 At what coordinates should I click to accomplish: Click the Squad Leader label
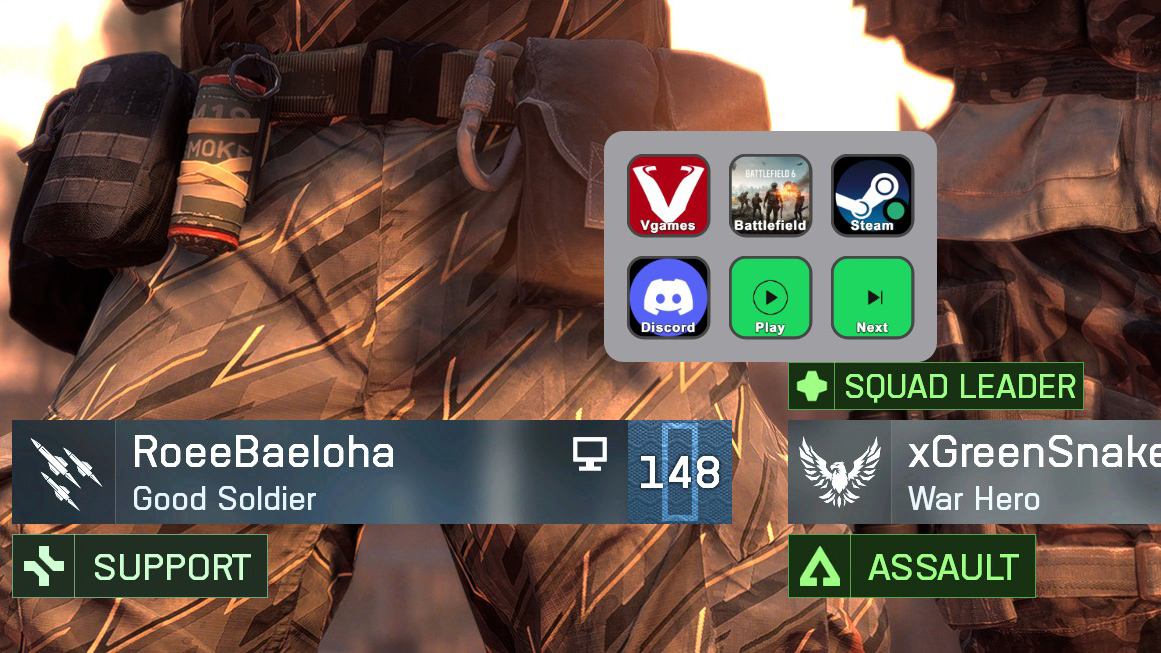coord(935,386)
